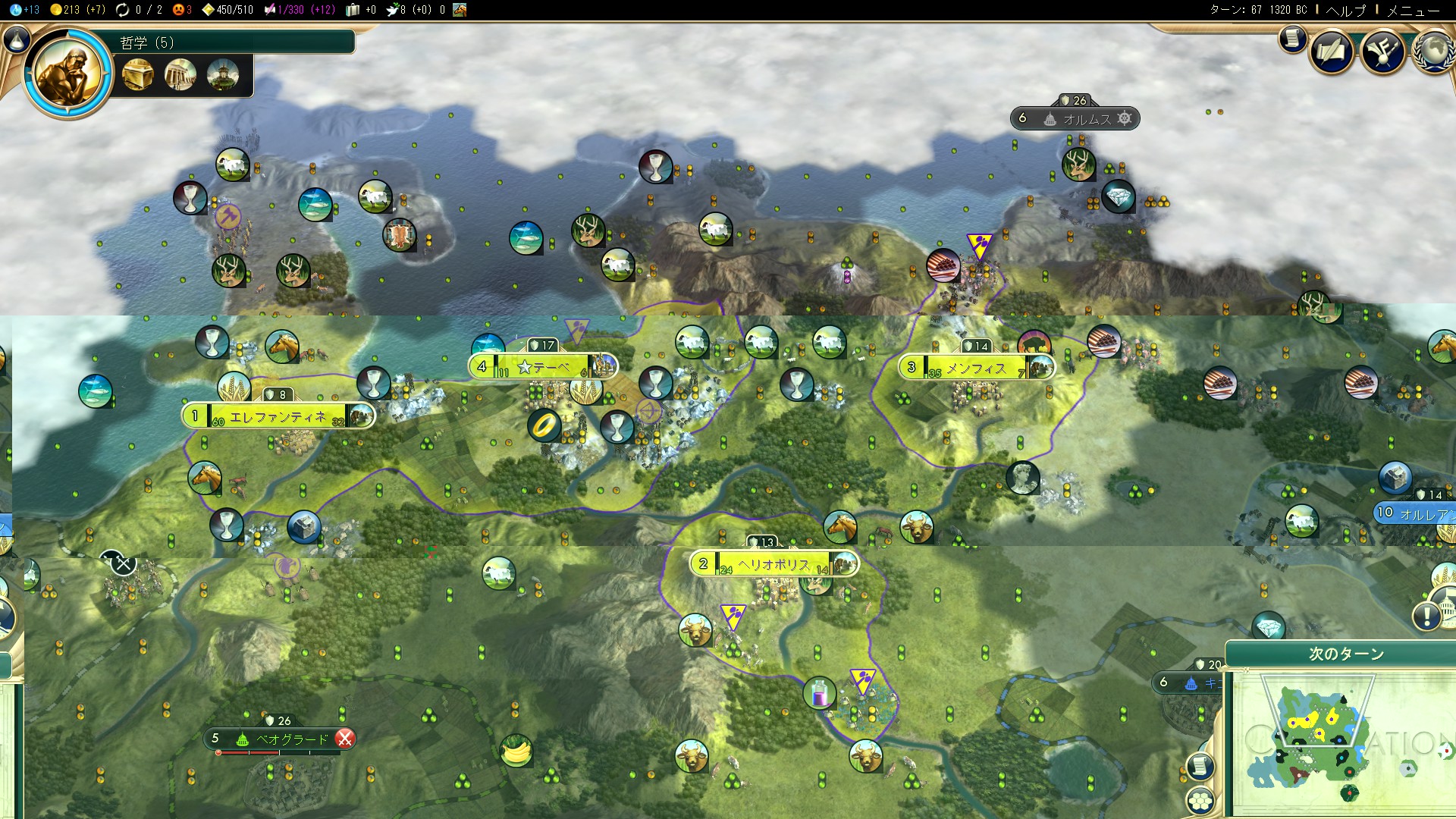
Task: Show gold details from the coin icon
Action: tap(56, 10)
